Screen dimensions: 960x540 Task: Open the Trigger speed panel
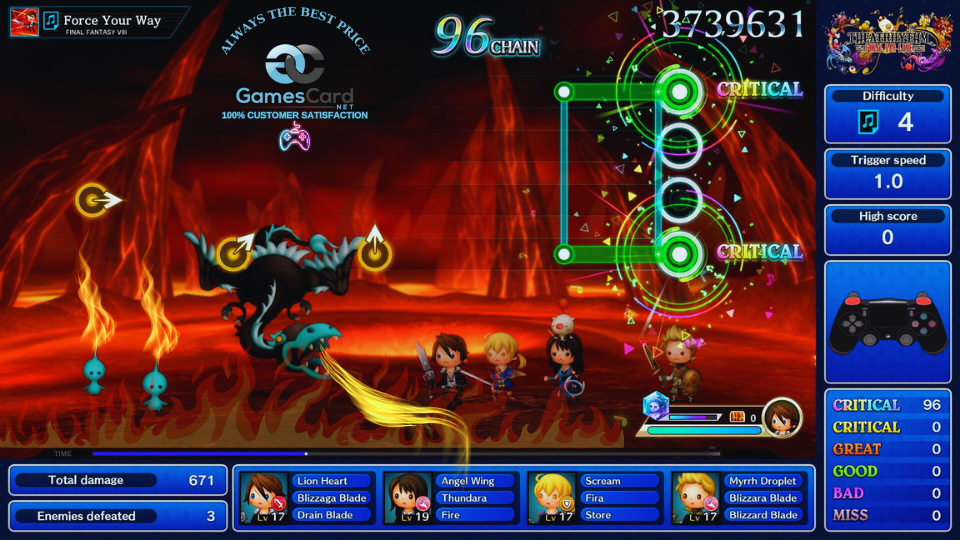tap(887, 173)
